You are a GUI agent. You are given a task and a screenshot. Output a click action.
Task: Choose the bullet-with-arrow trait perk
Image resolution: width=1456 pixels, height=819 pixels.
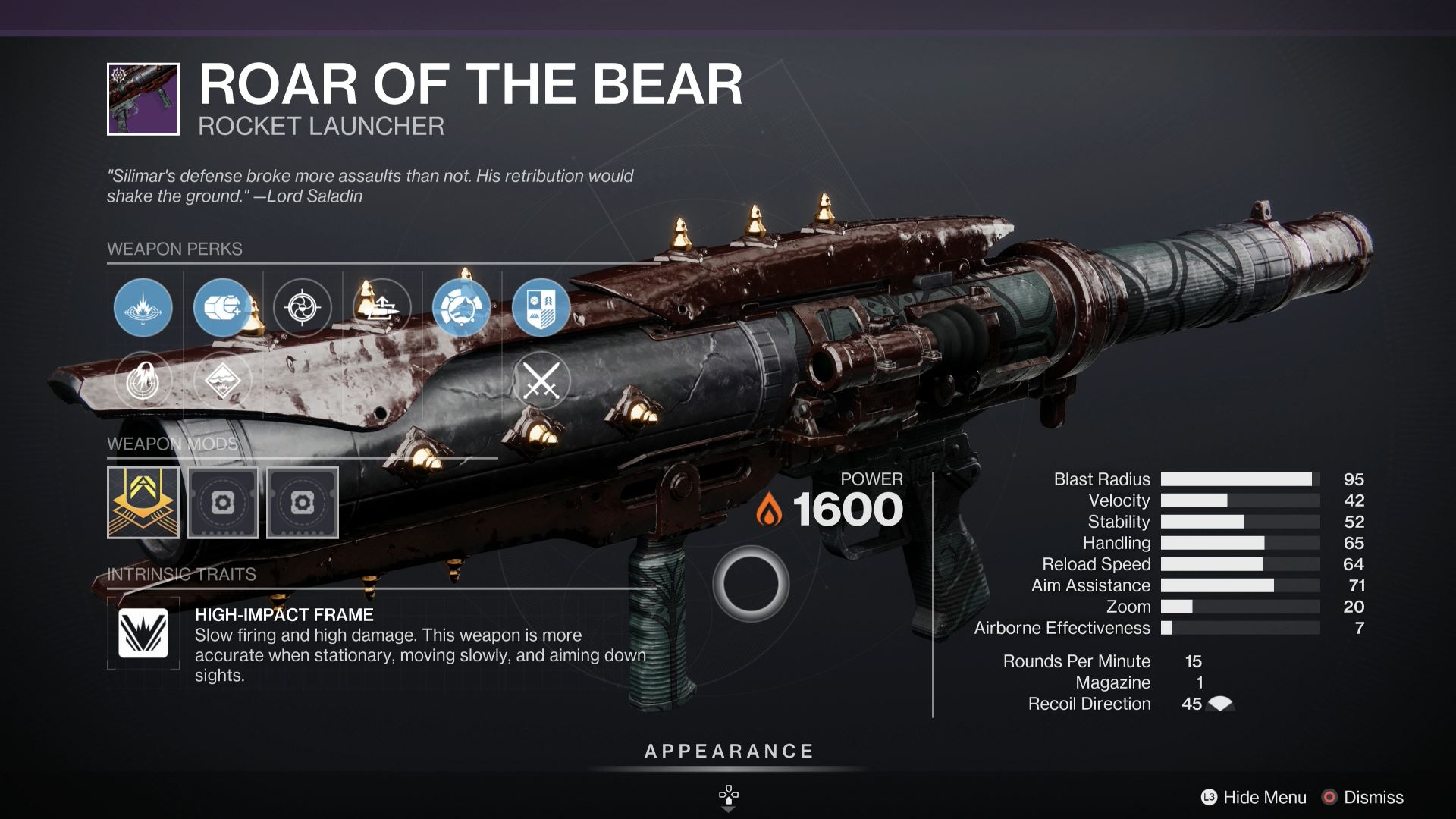(x=381, y=307)
